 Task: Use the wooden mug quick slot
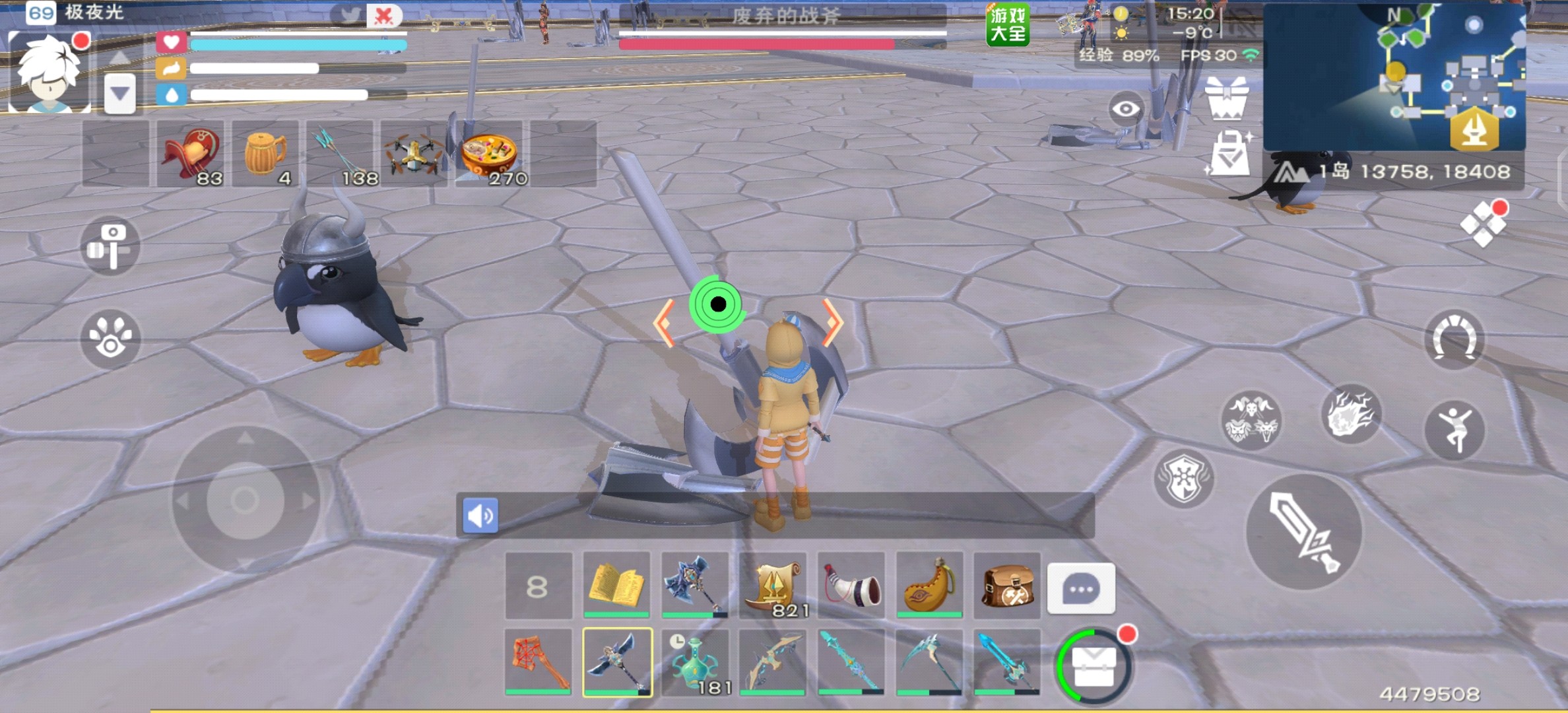pyautogui.click(x=265, y=154)
